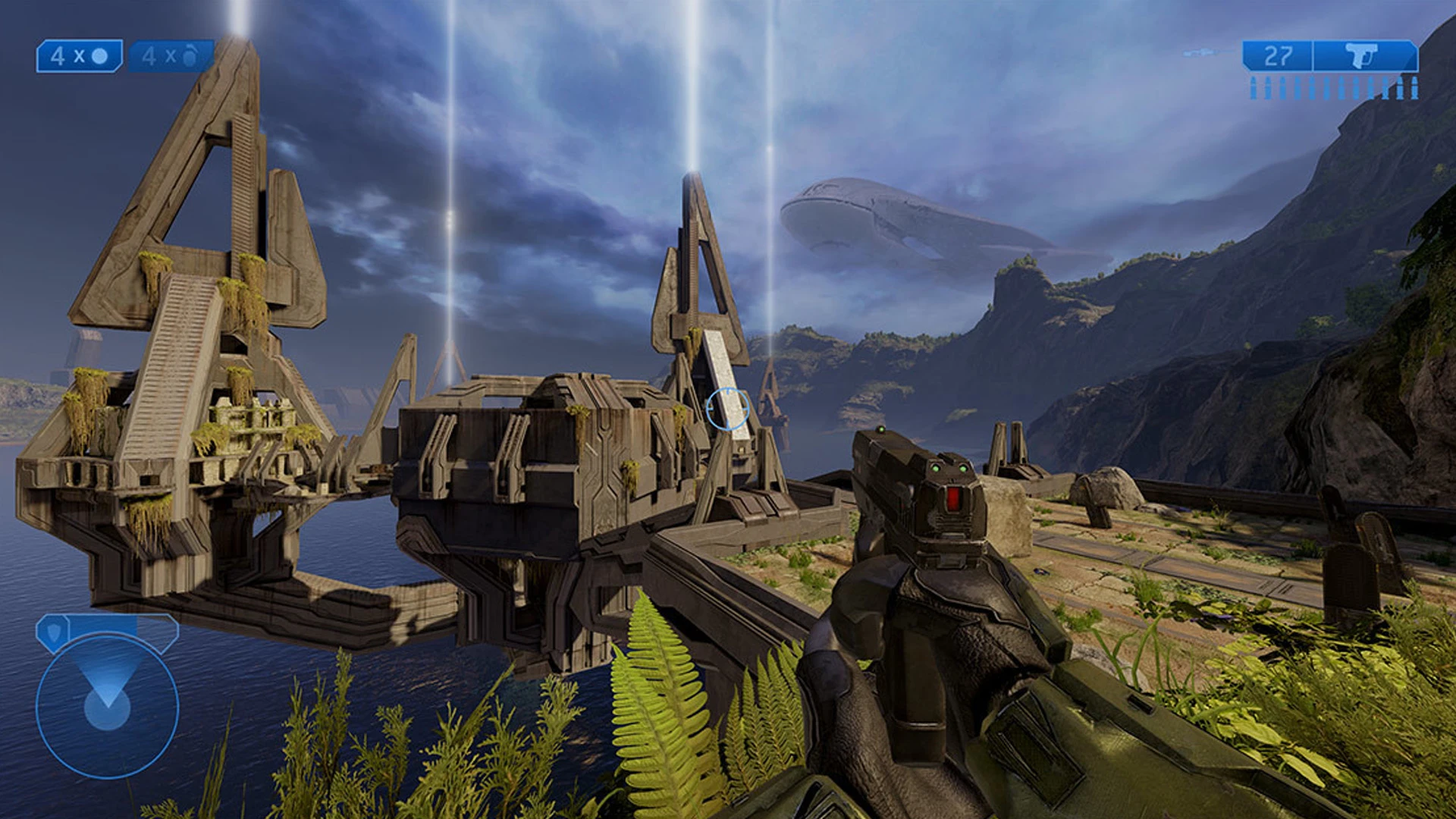Click the '4 x' frag grenade count label
The image size is (1456, 819).
pyautogui.click(x=70, y=56)
